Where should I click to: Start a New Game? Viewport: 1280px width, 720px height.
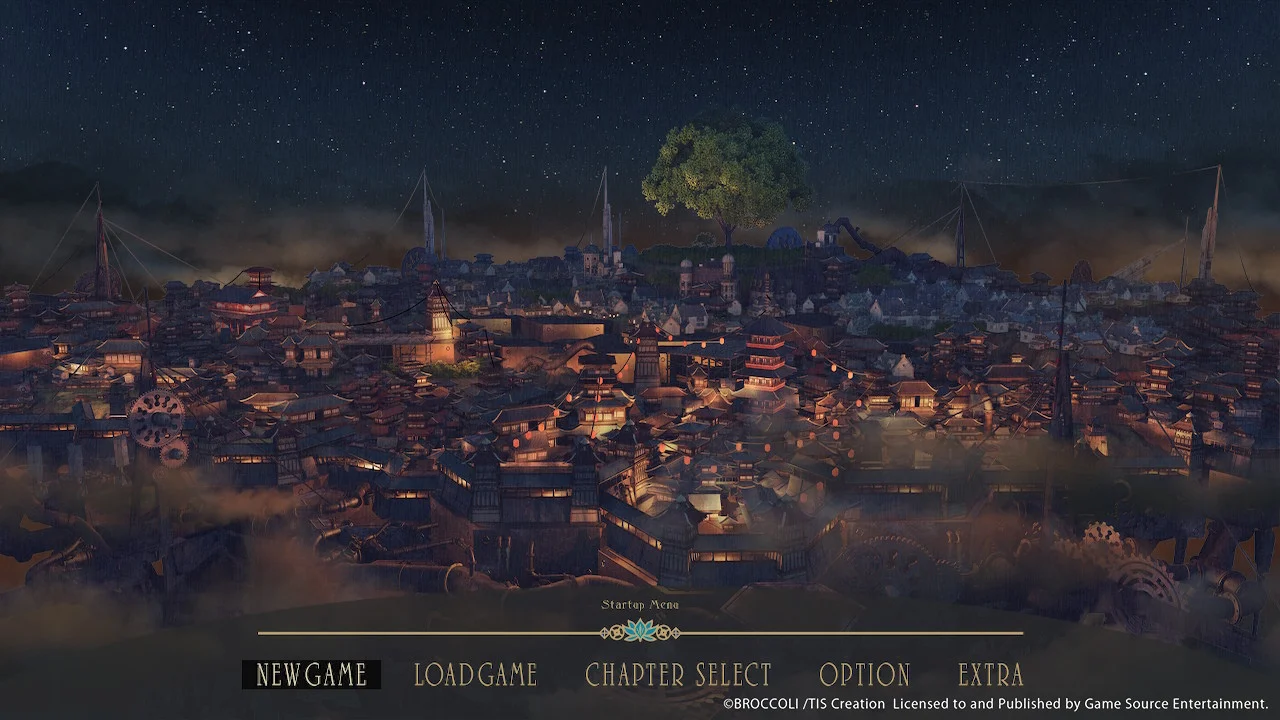(310, 675)
